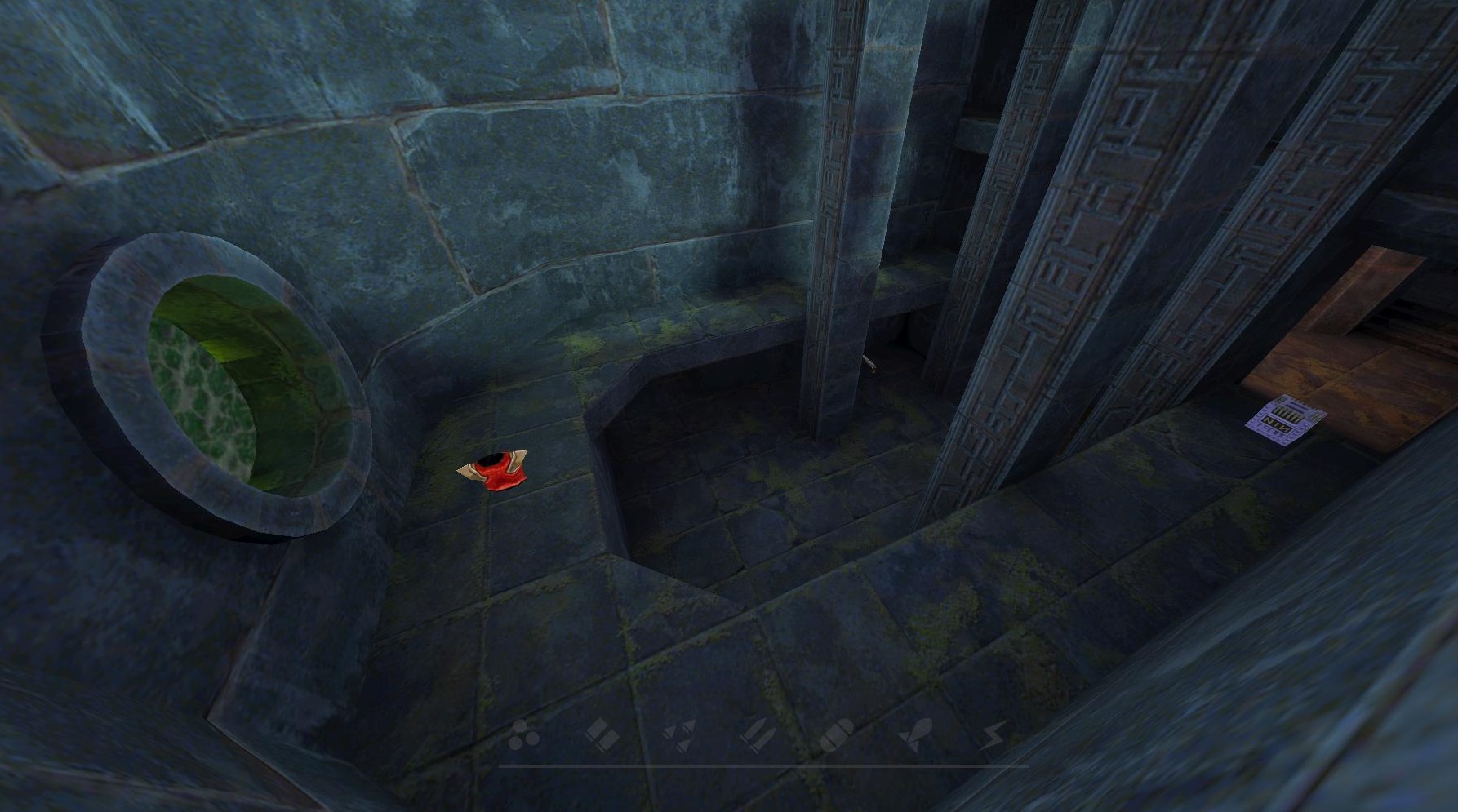
Task: Choose the grenade ammo icon
Action: (x=835, y=736)
